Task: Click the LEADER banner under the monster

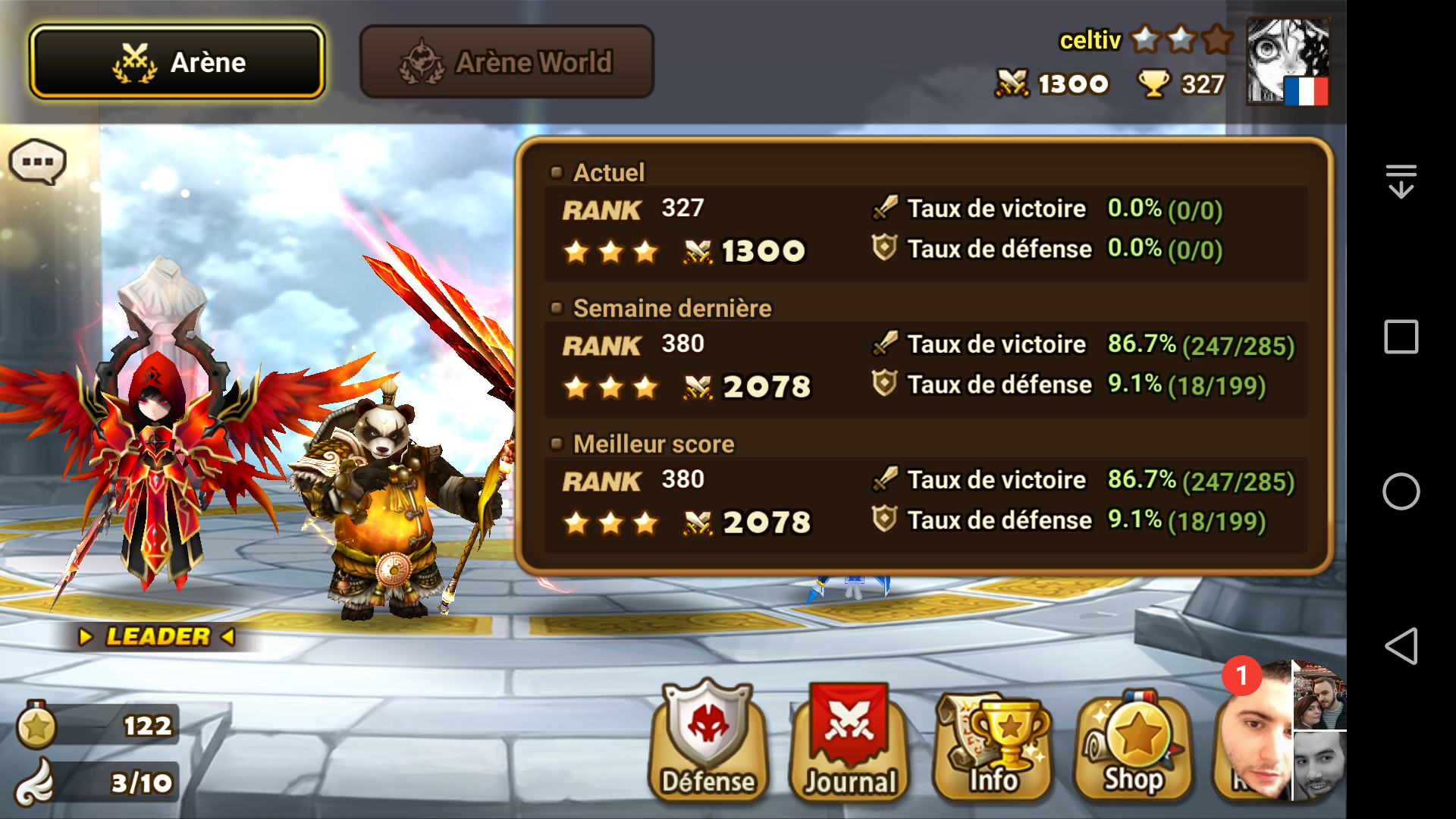Action: [157, 635]
